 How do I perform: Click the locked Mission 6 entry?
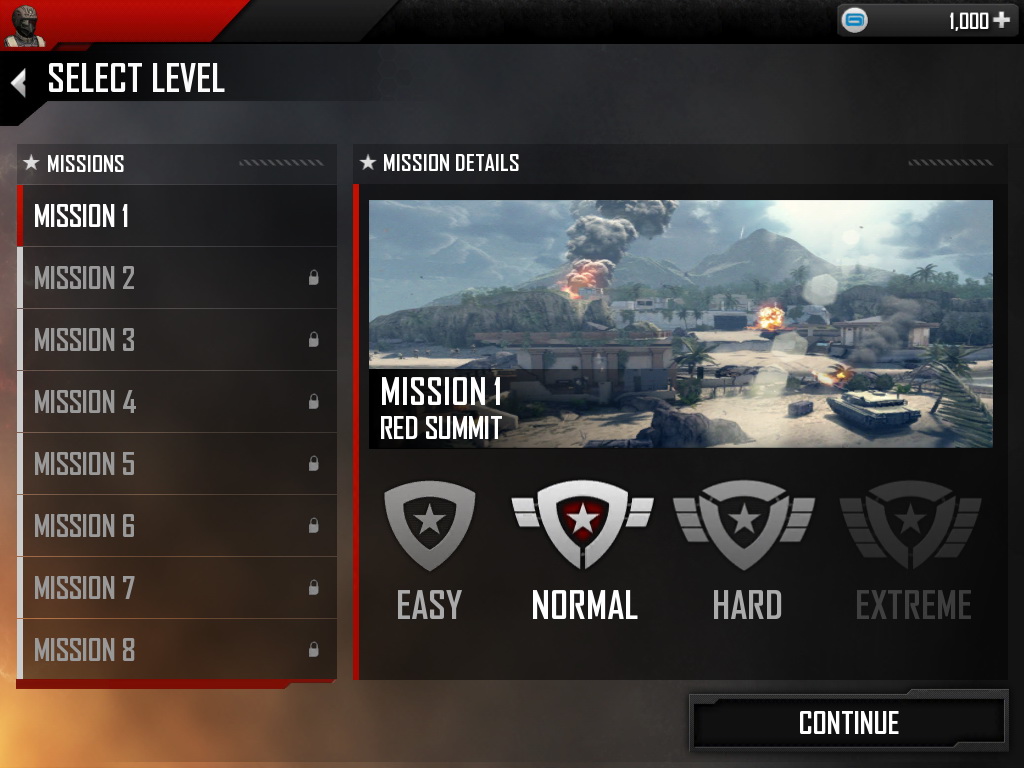pos(177,526)
